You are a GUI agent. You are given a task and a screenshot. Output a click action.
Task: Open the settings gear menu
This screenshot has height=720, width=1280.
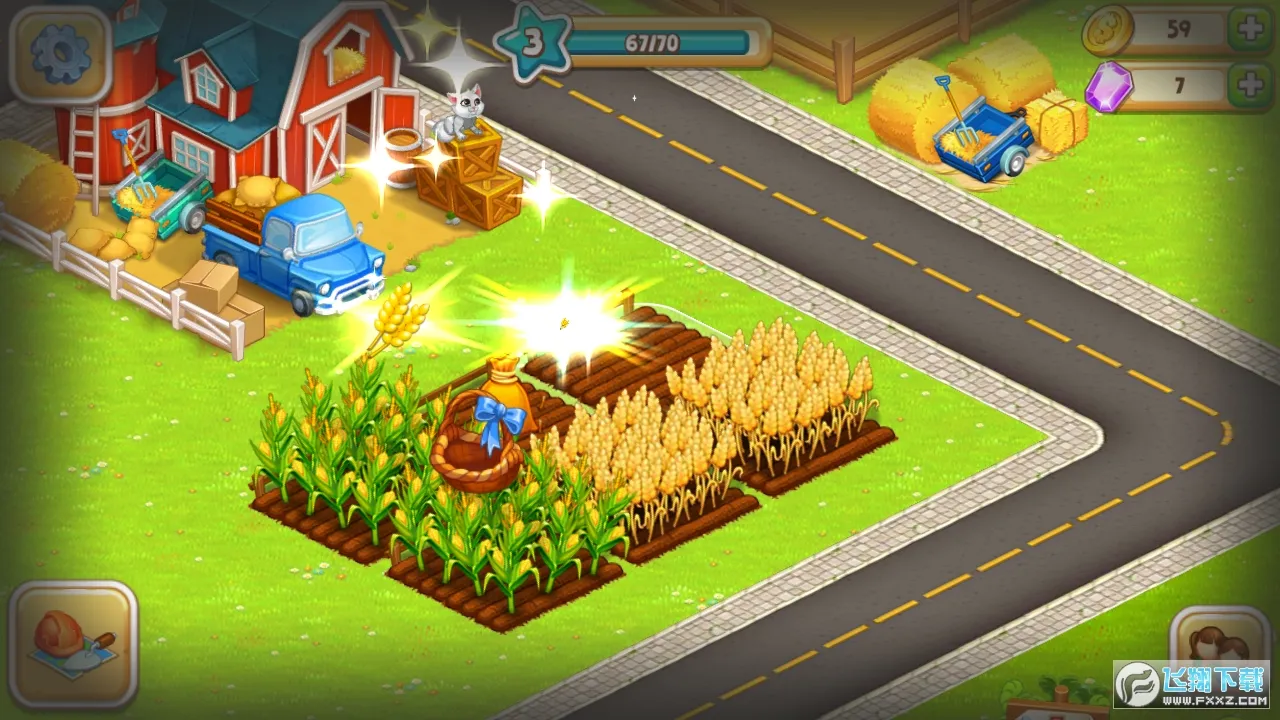60,55
